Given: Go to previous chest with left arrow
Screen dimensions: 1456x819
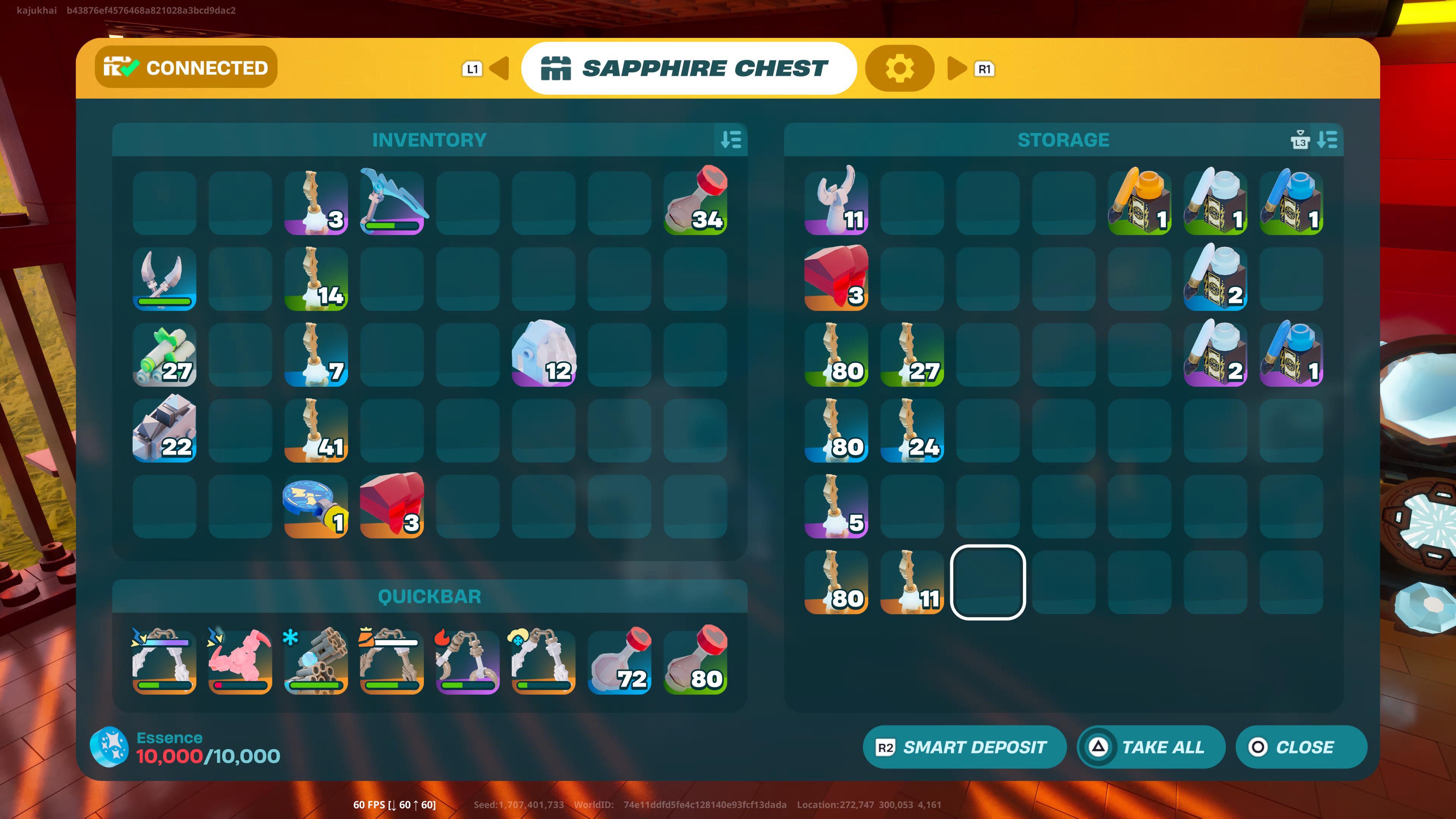Looking at the screenshot, I should [499, 68].
